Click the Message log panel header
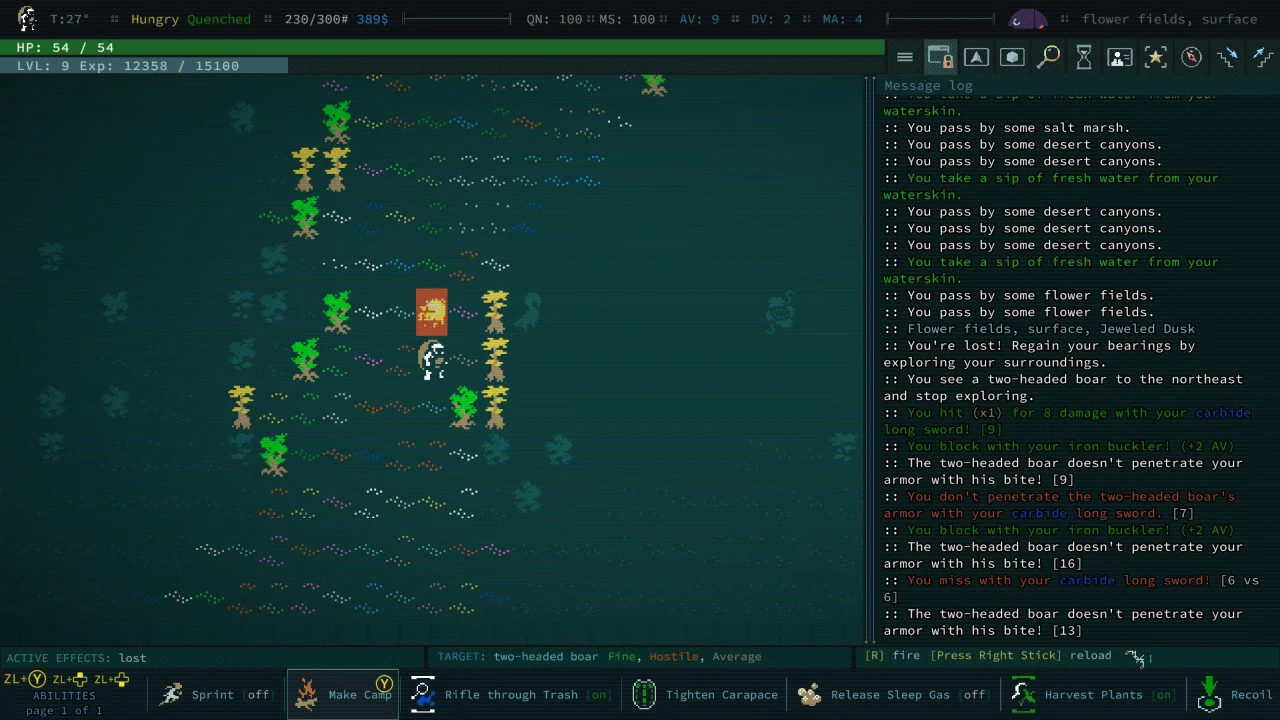Screen dimensions: 1280x720 point(928,86)
